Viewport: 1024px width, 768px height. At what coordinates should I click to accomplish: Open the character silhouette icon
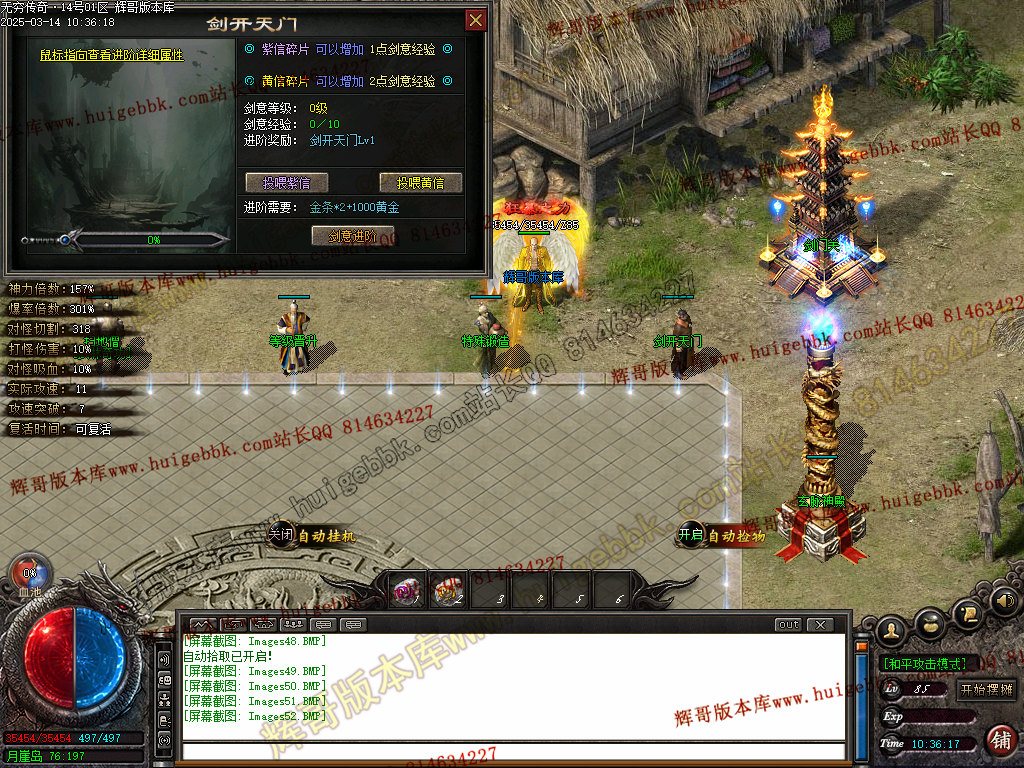tap(891, 630)
